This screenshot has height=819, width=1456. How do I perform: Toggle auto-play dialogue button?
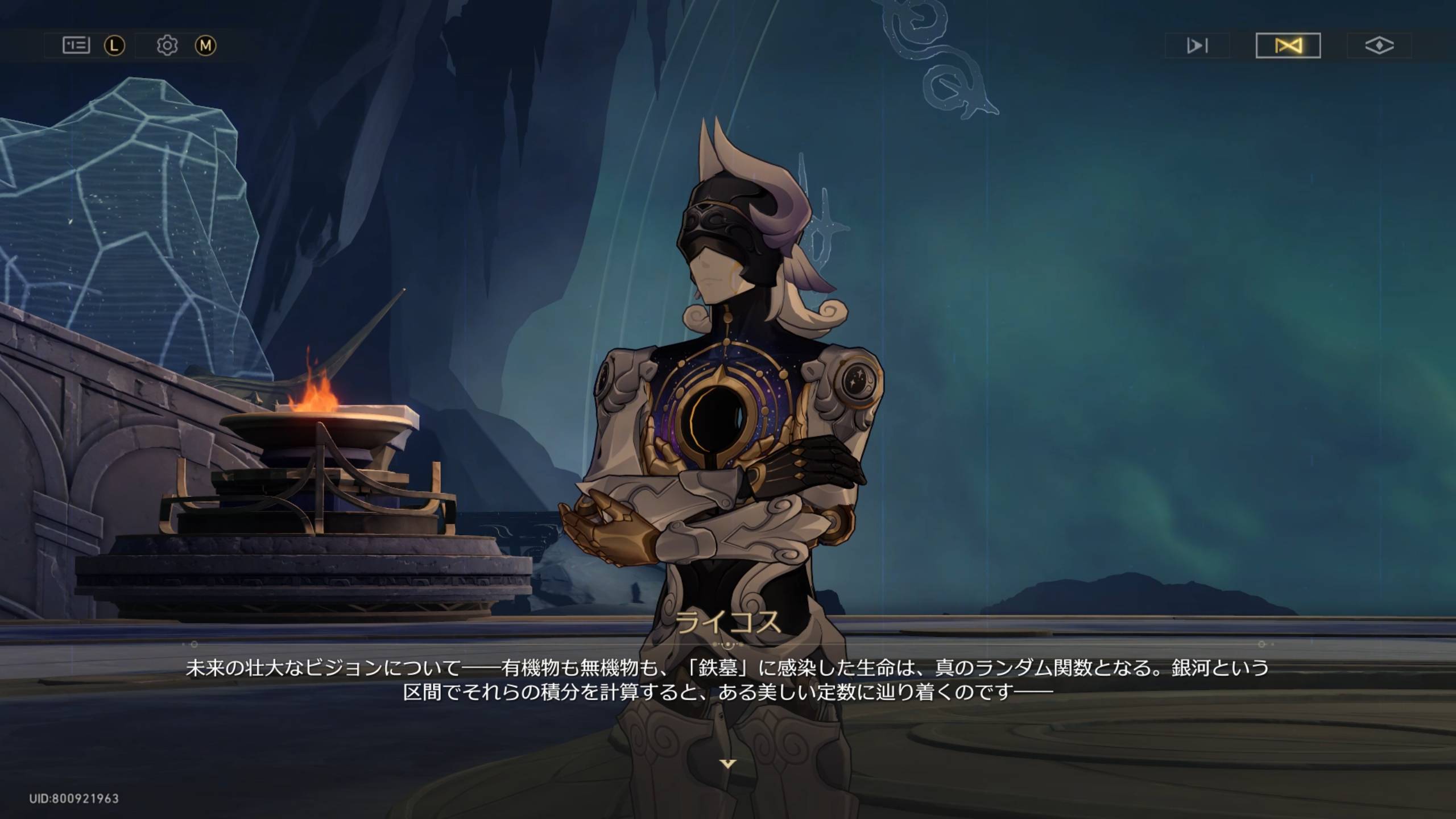tap(1288, 45)
